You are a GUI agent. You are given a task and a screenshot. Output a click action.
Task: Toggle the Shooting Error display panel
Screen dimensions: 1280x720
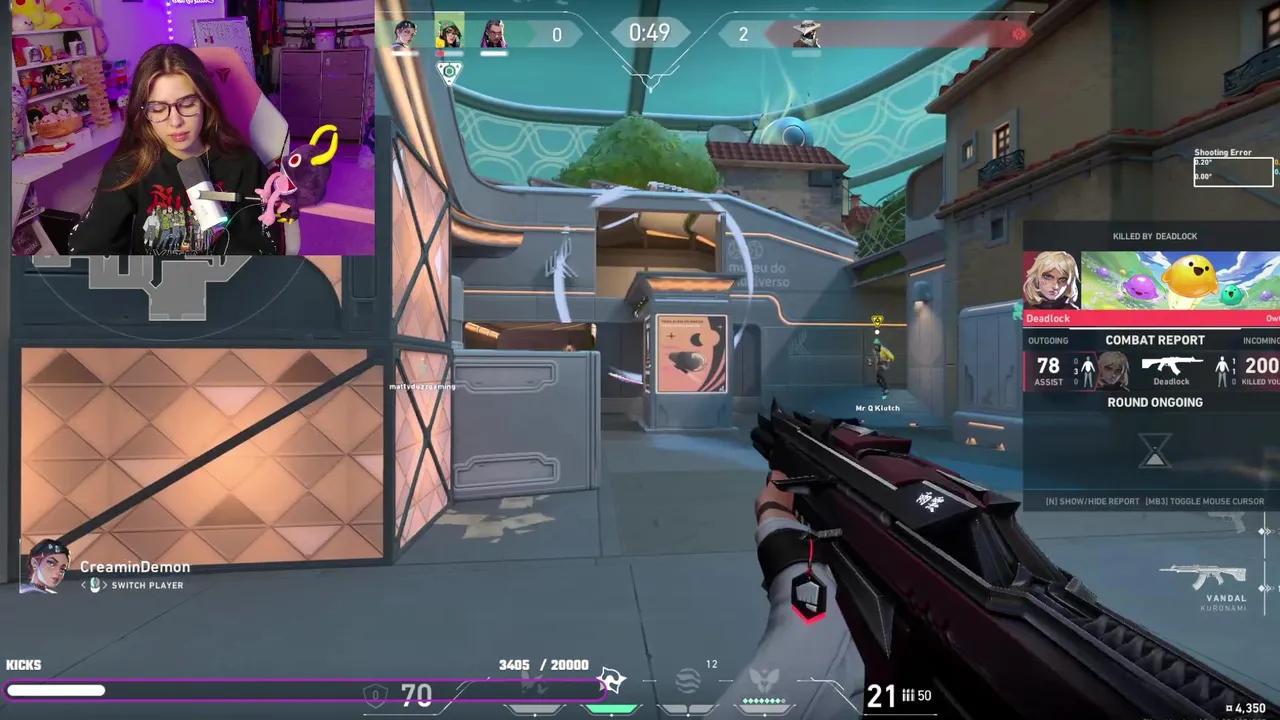tap(1233, 170)
